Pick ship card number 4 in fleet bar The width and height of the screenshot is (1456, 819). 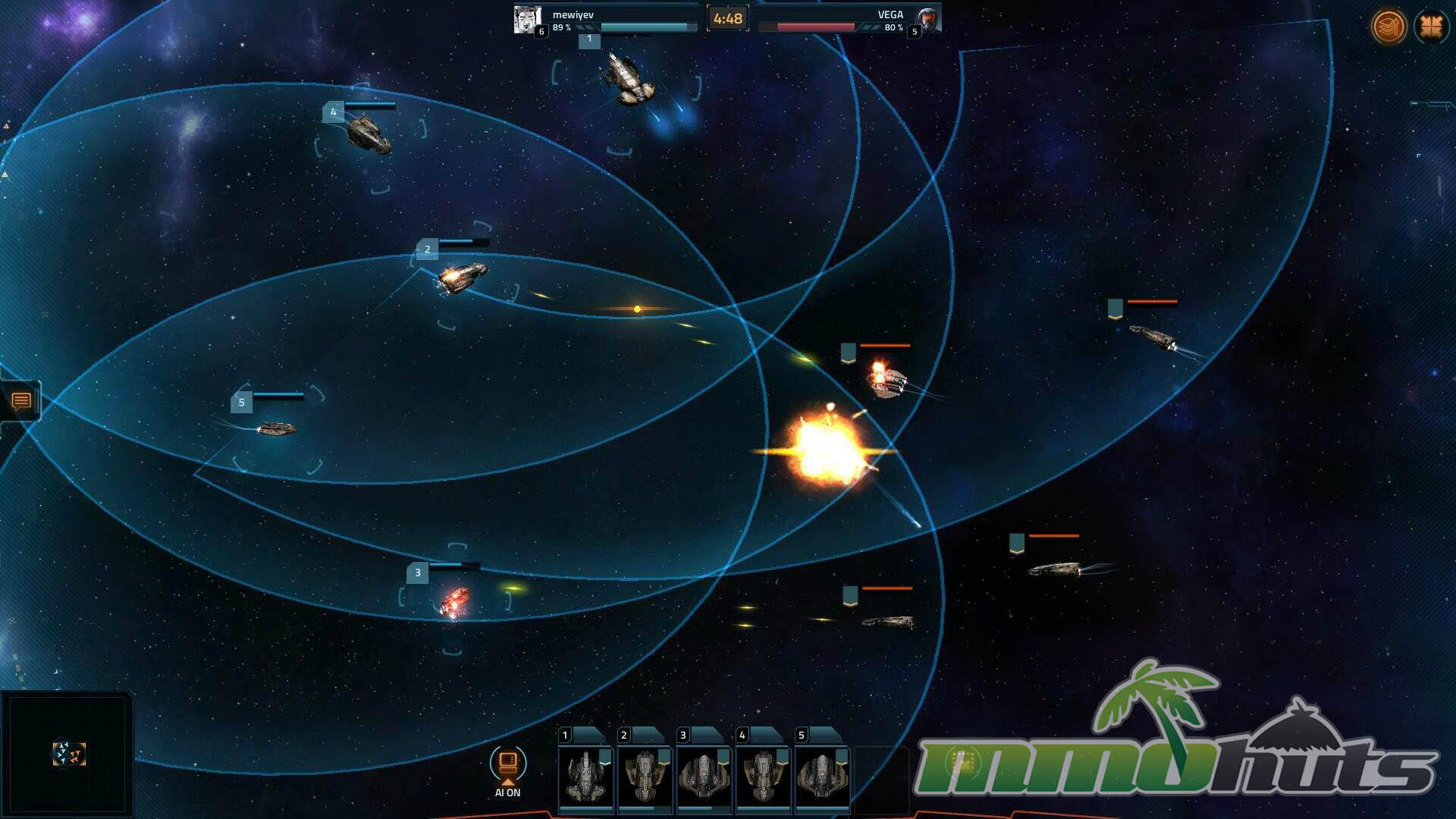pyautogui.click(x=763, y=775)
